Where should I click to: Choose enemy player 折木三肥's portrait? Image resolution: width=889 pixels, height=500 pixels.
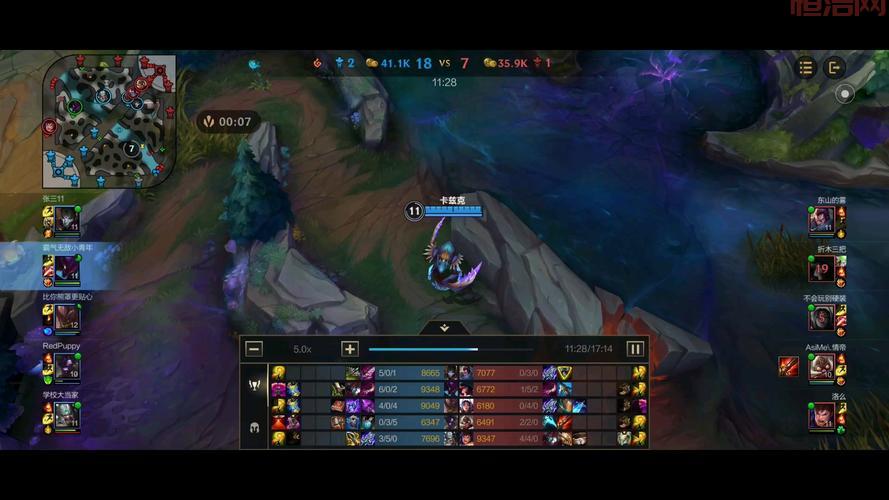coord(822,269)
